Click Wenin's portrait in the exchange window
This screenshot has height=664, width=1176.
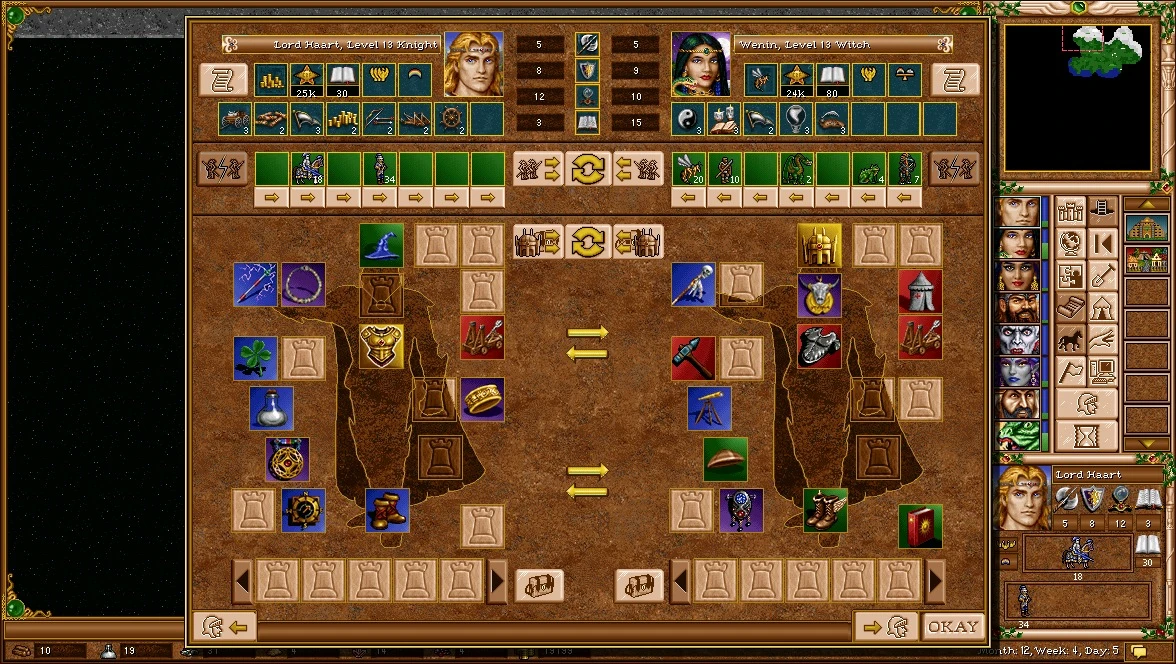pos(701,64)
